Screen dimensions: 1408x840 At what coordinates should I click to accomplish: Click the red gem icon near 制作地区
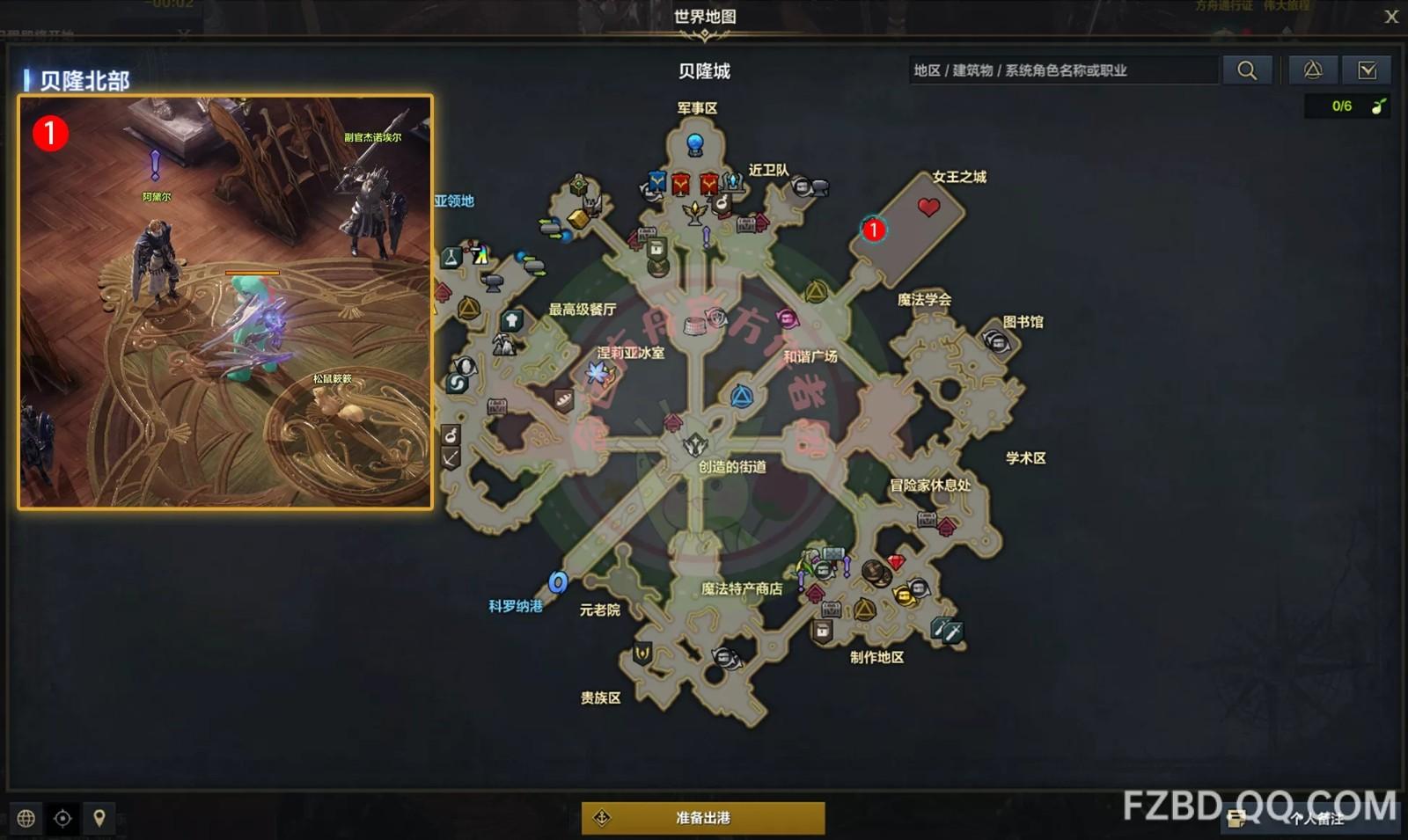896,562
